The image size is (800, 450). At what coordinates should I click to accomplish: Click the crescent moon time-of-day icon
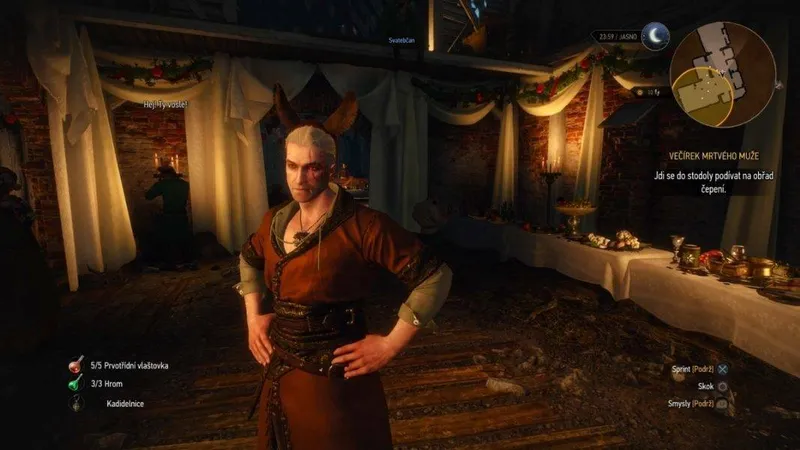click(654, 38)
